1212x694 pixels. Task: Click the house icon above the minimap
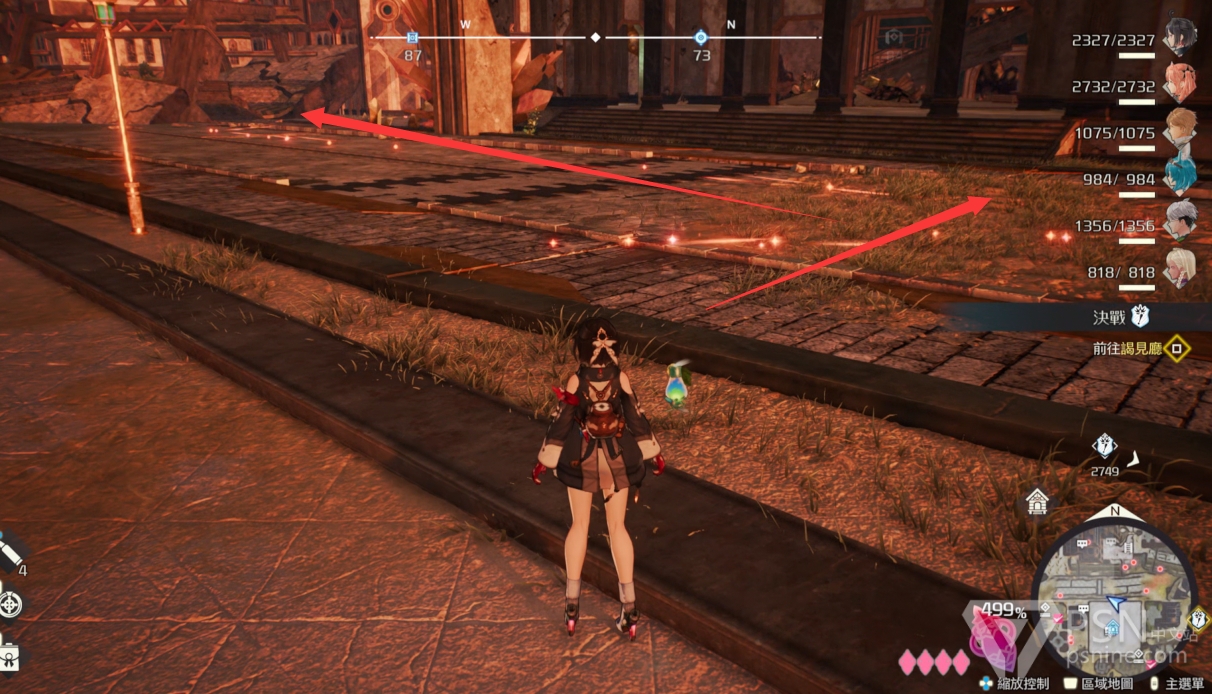[x=1037, y=502]
